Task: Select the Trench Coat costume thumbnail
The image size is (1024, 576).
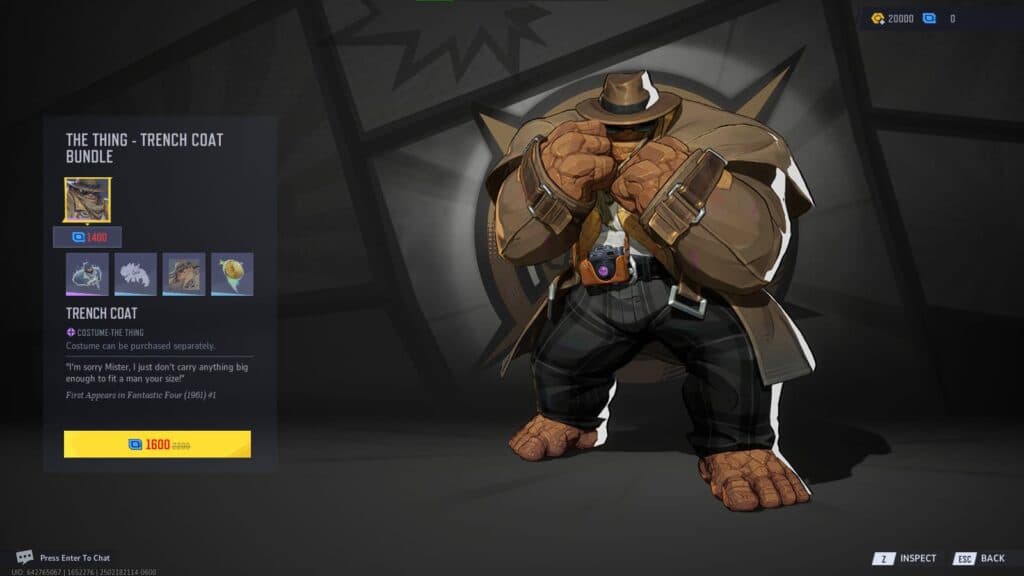Action: [88, 200]
